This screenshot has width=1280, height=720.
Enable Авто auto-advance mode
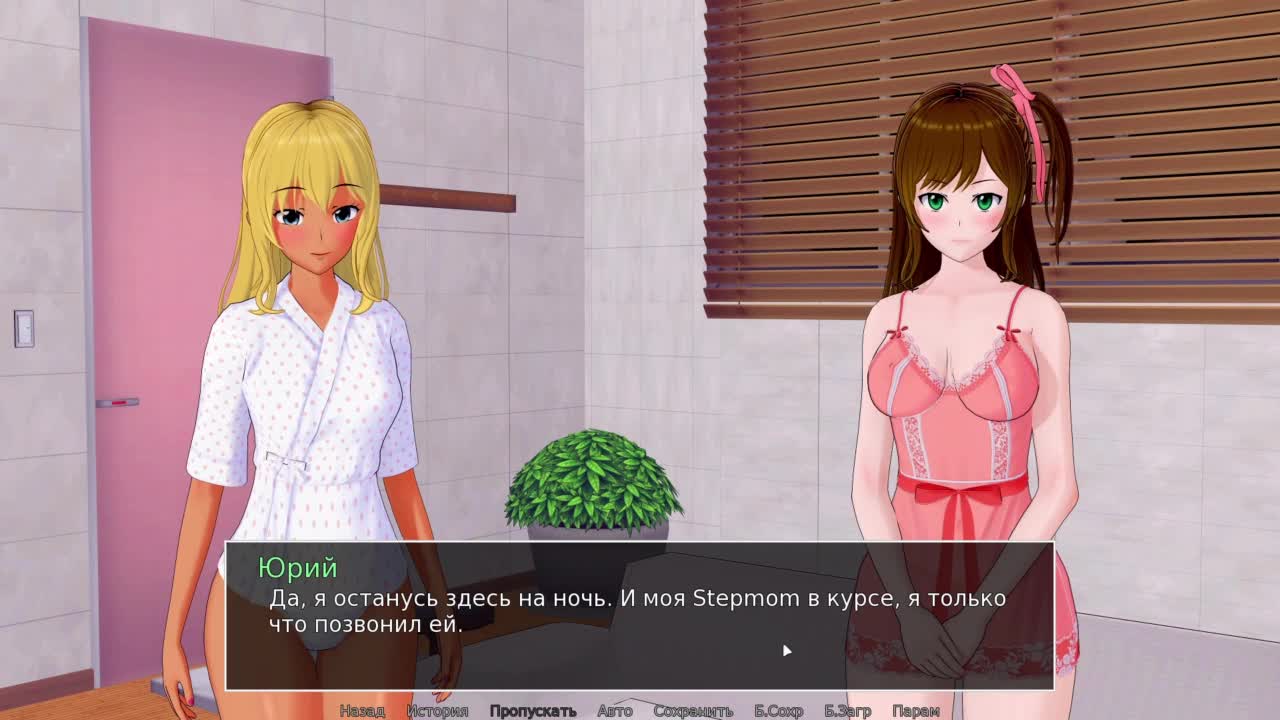614,711
